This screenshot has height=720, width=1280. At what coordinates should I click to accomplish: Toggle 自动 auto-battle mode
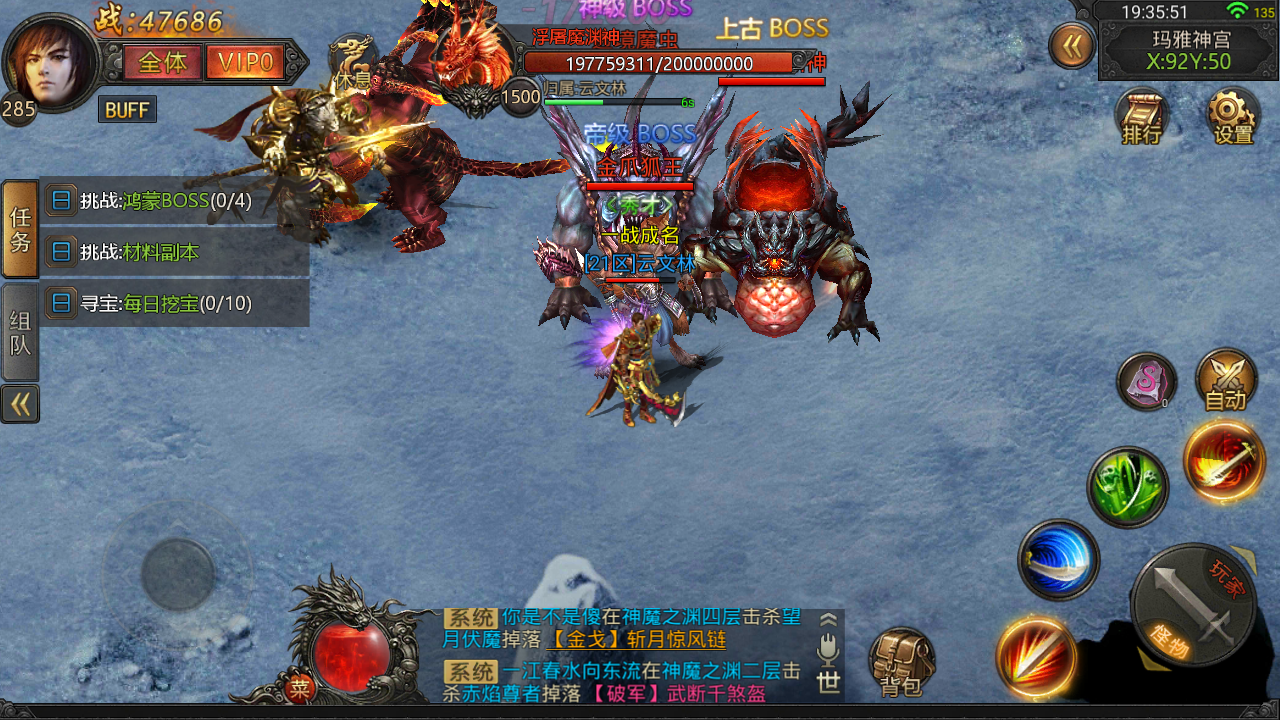click(1225, 380)
